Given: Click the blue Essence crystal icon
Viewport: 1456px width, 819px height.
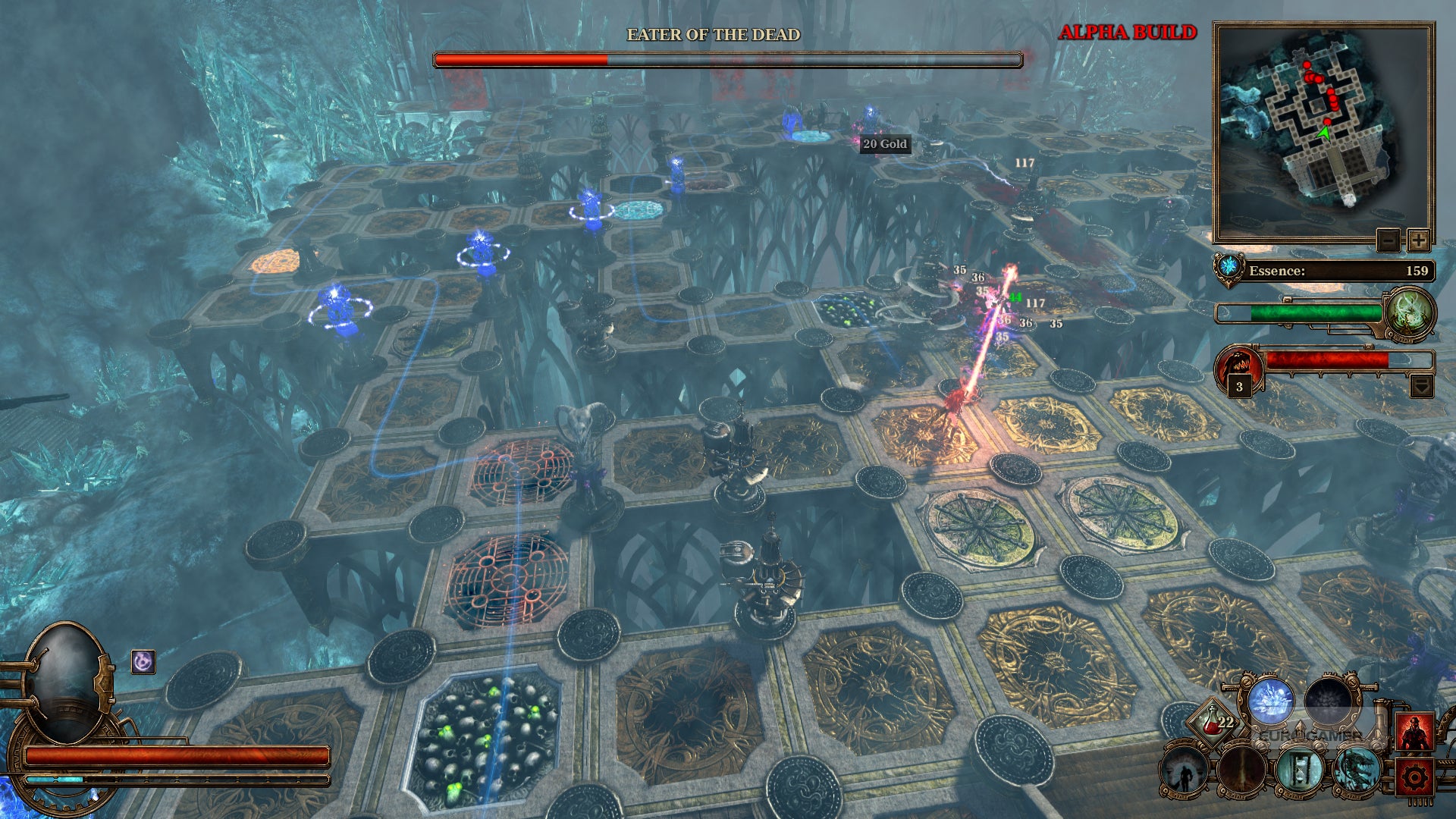Looking at the screenshot, I should [1228, 268].
